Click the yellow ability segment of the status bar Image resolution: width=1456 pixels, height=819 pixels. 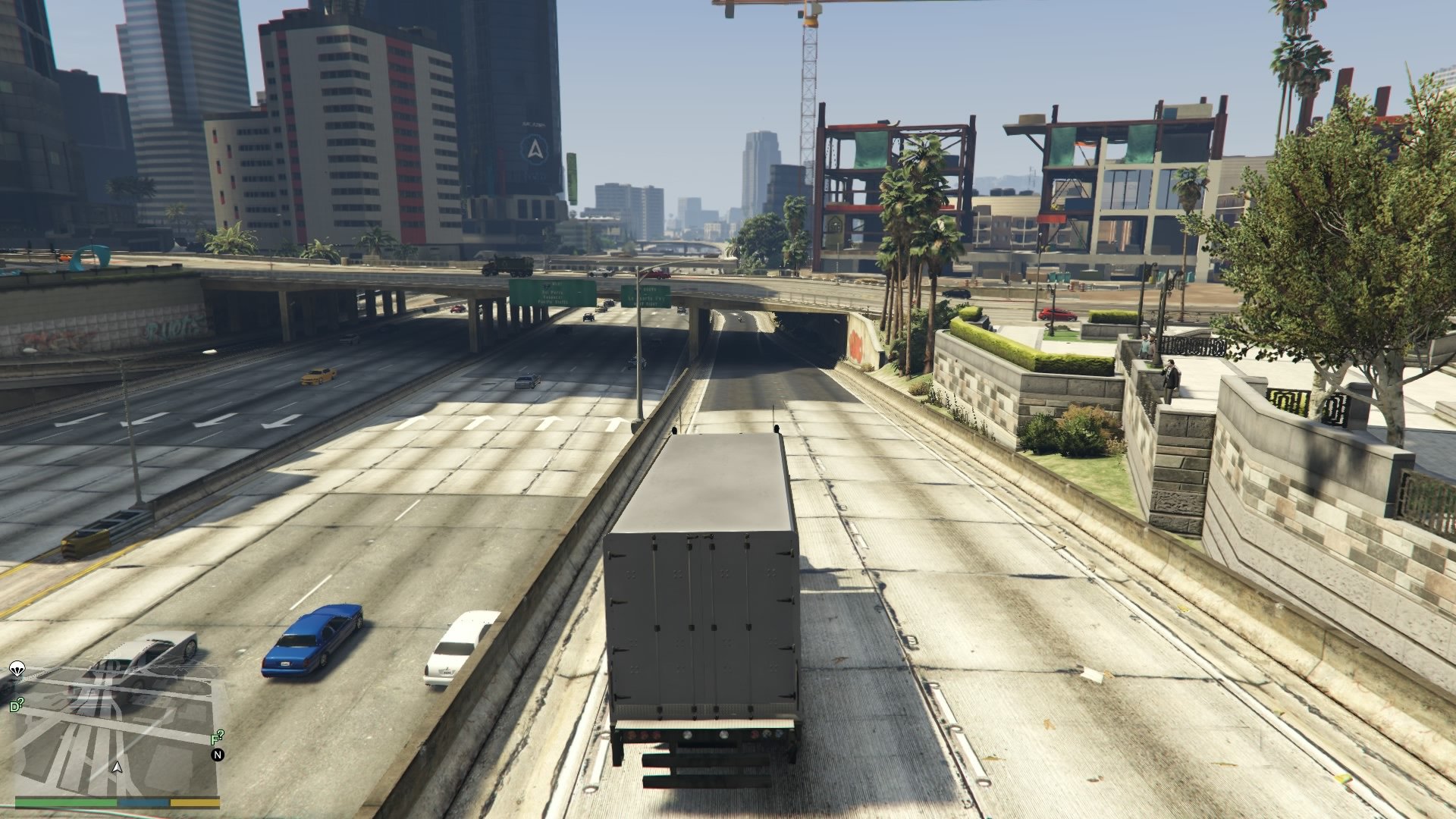[195, 802]
